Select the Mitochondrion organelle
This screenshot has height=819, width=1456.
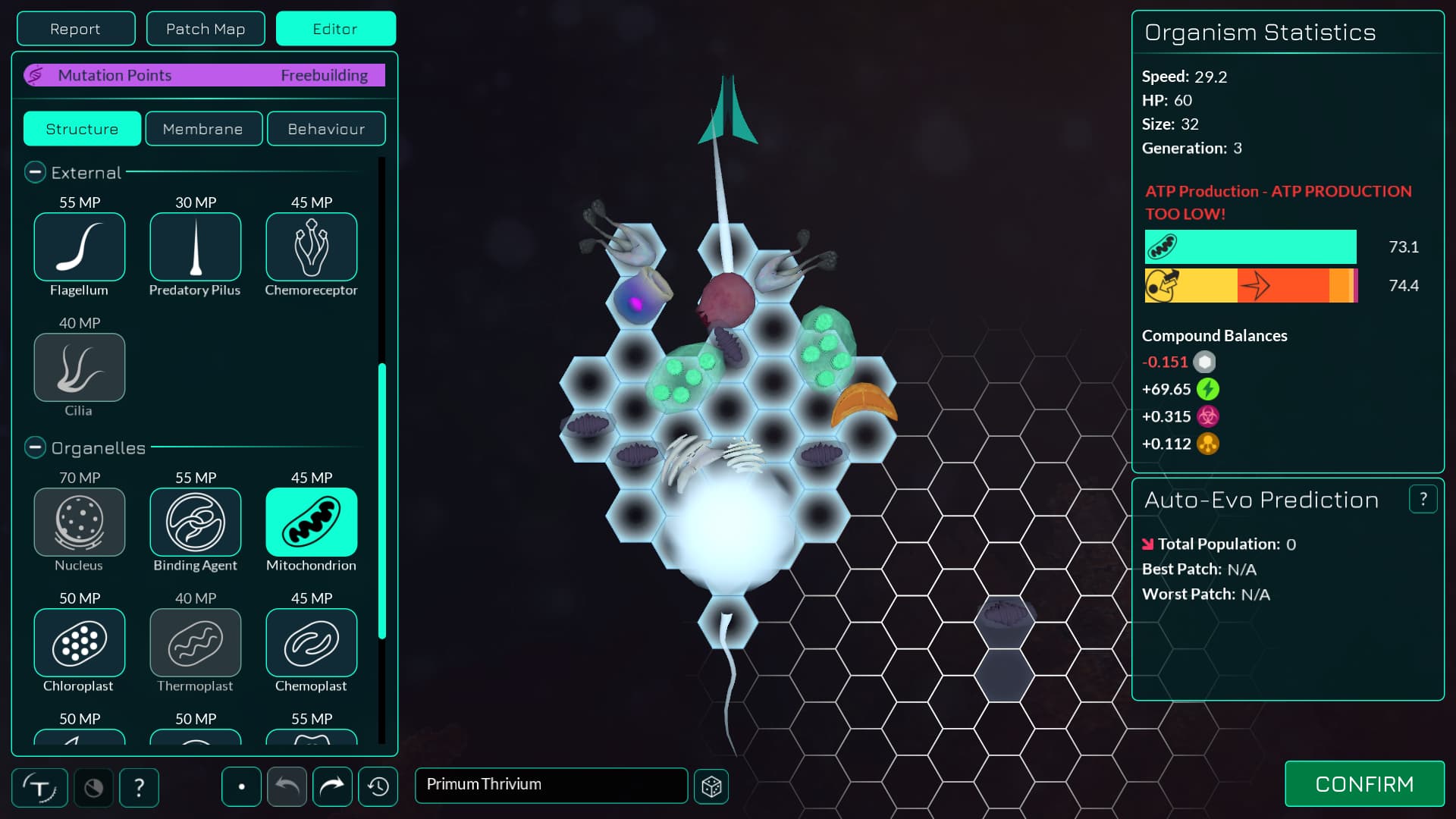click(312, 522)
